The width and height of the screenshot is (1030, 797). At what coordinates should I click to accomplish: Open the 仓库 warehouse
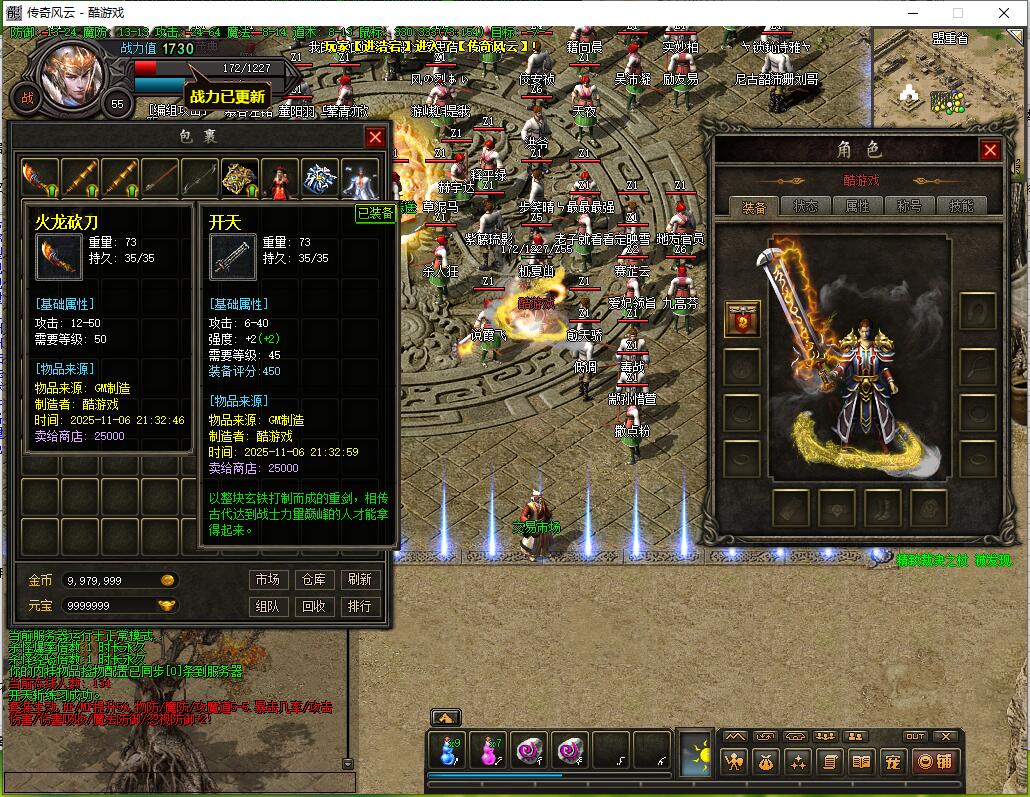313,580
